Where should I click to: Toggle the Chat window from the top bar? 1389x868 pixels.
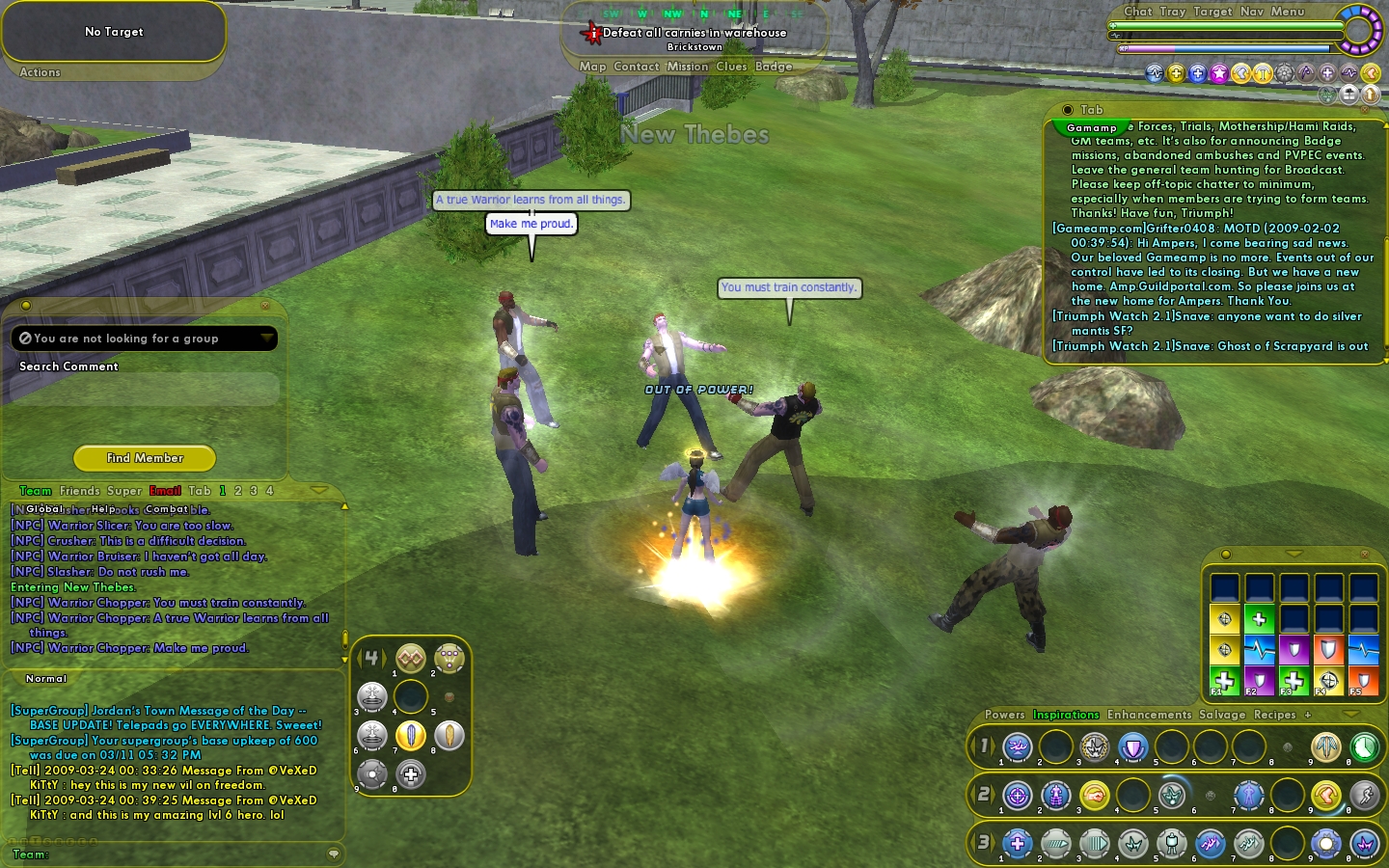tap(1137, 12)
